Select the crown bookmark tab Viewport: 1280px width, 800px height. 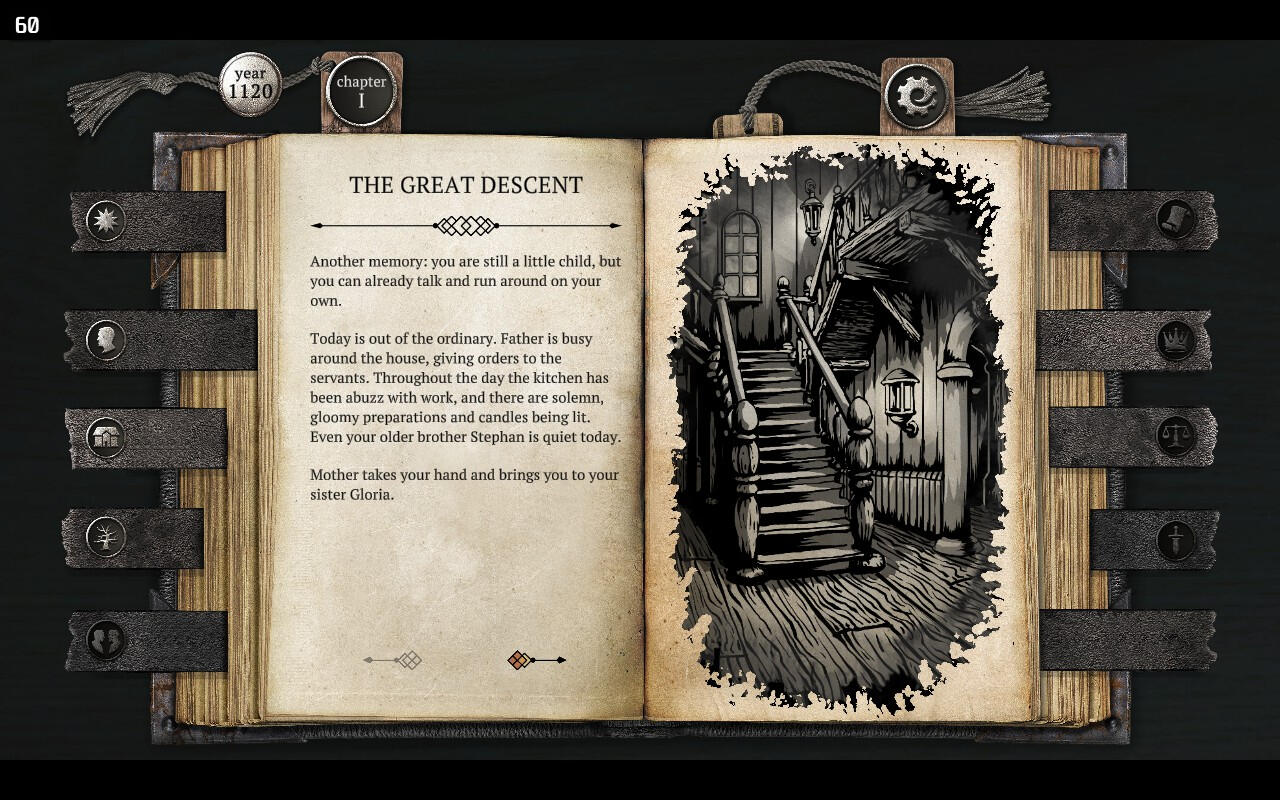point(1176,341)
